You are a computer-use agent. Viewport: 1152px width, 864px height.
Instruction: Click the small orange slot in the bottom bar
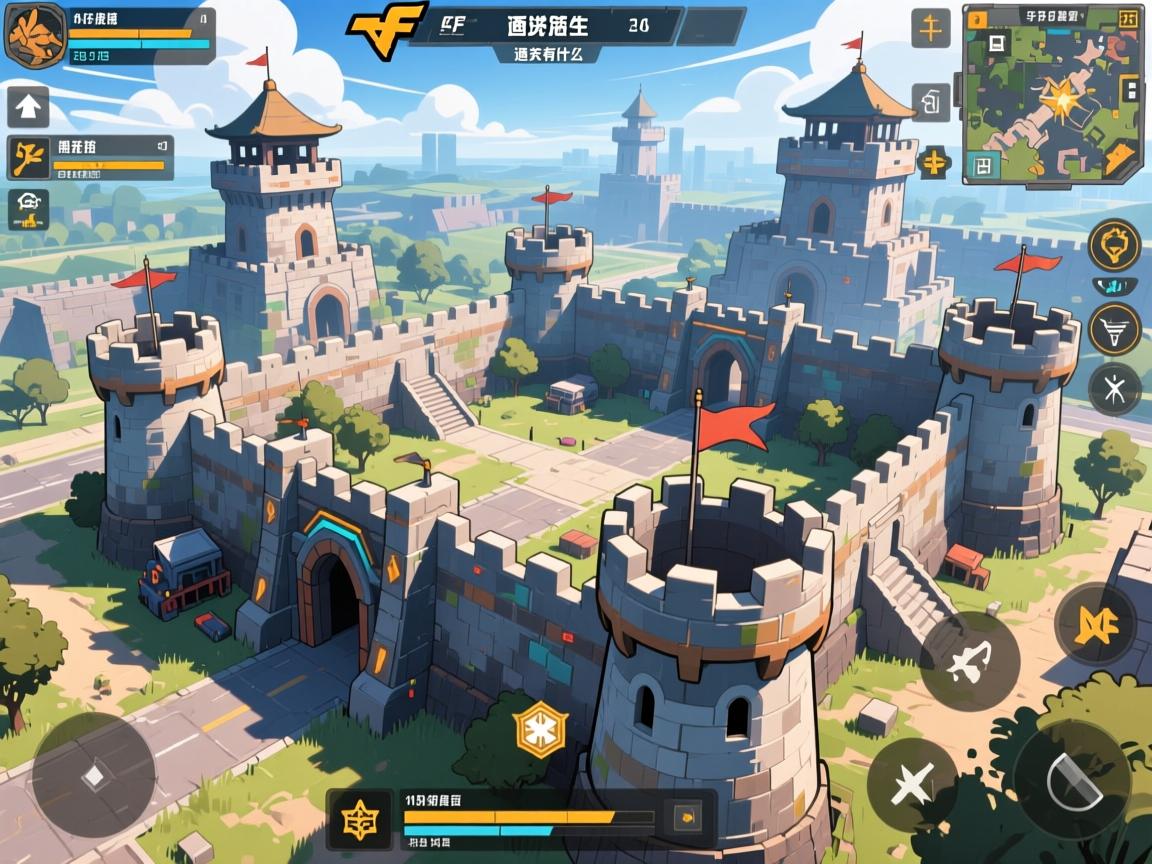pyautogui.click(x=688, y=816)
